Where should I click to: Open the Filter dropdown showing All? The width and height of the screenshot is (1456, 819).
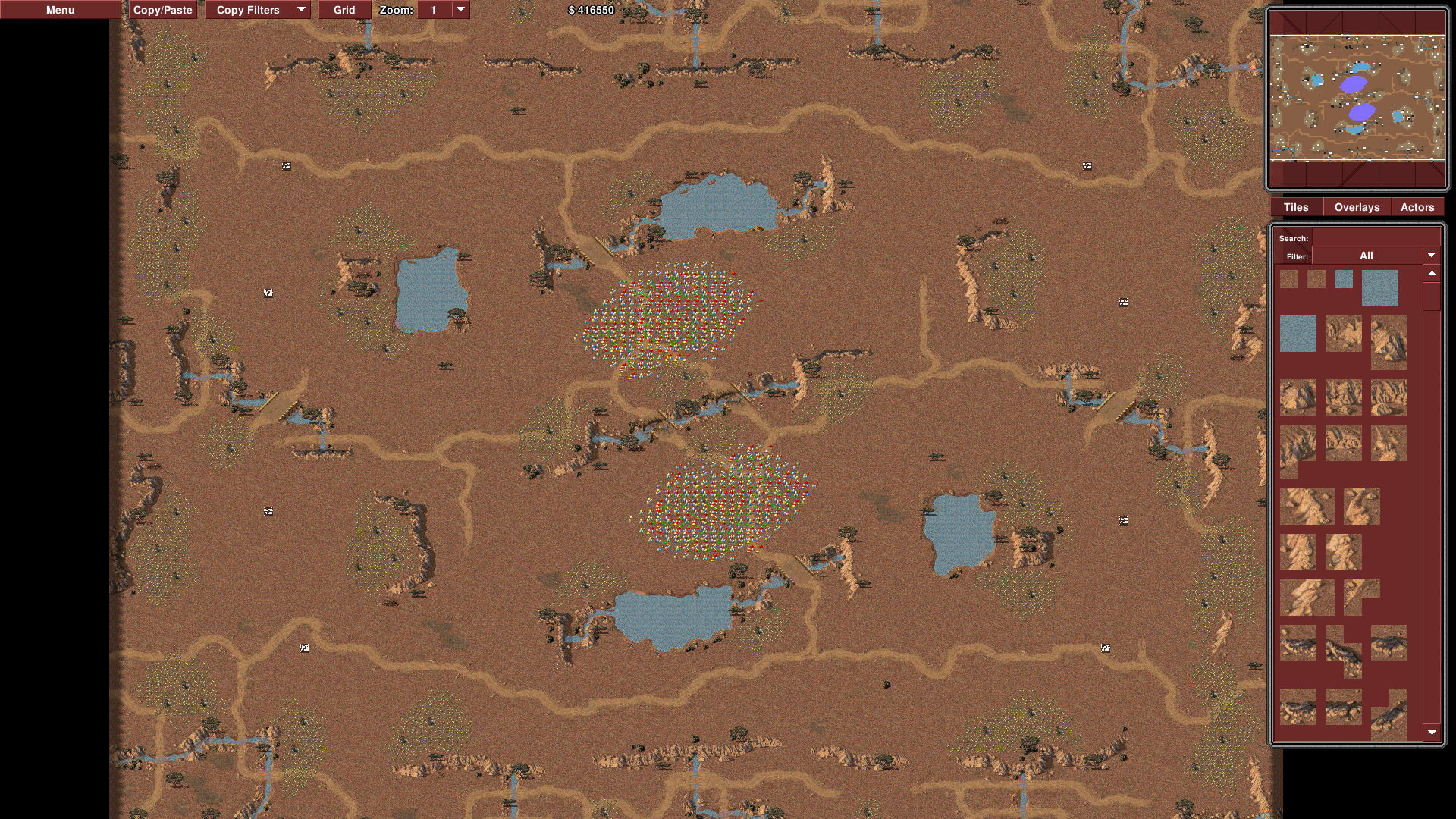[1375, 256]
